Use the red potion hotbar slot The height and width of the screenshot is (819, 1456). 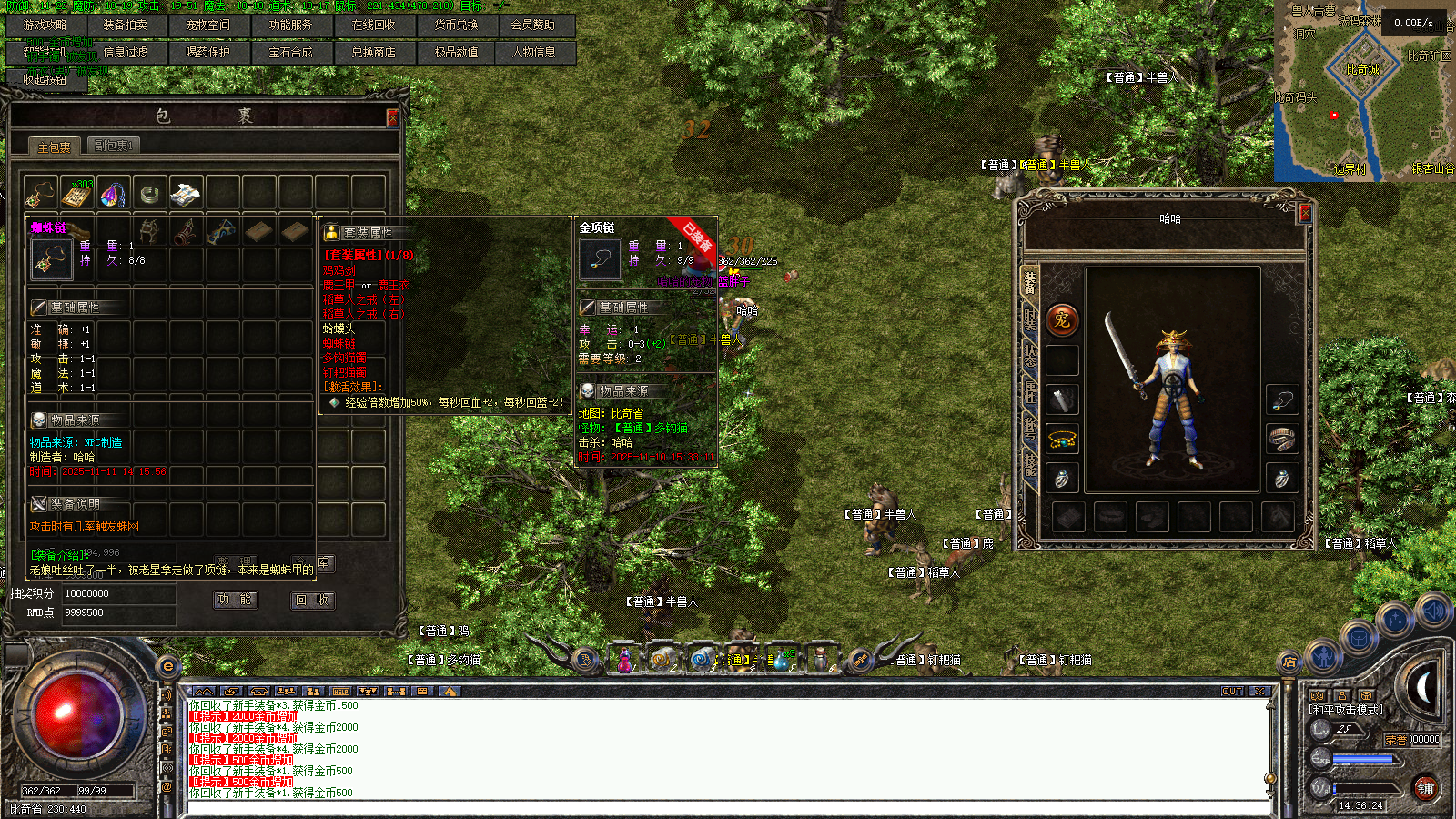pyautogui.click(x=625, y=660)
